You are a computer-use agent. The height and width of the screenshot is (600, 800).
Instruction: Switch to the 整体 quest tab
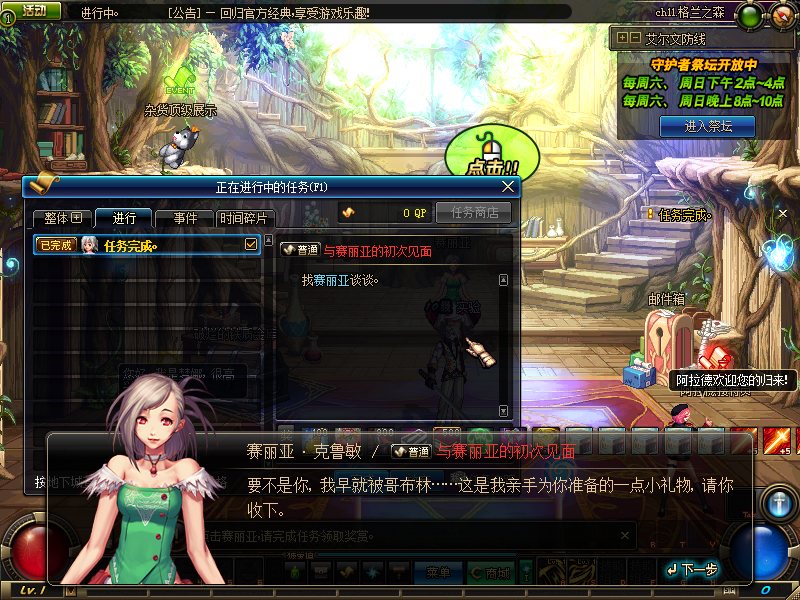pos(62,218)
